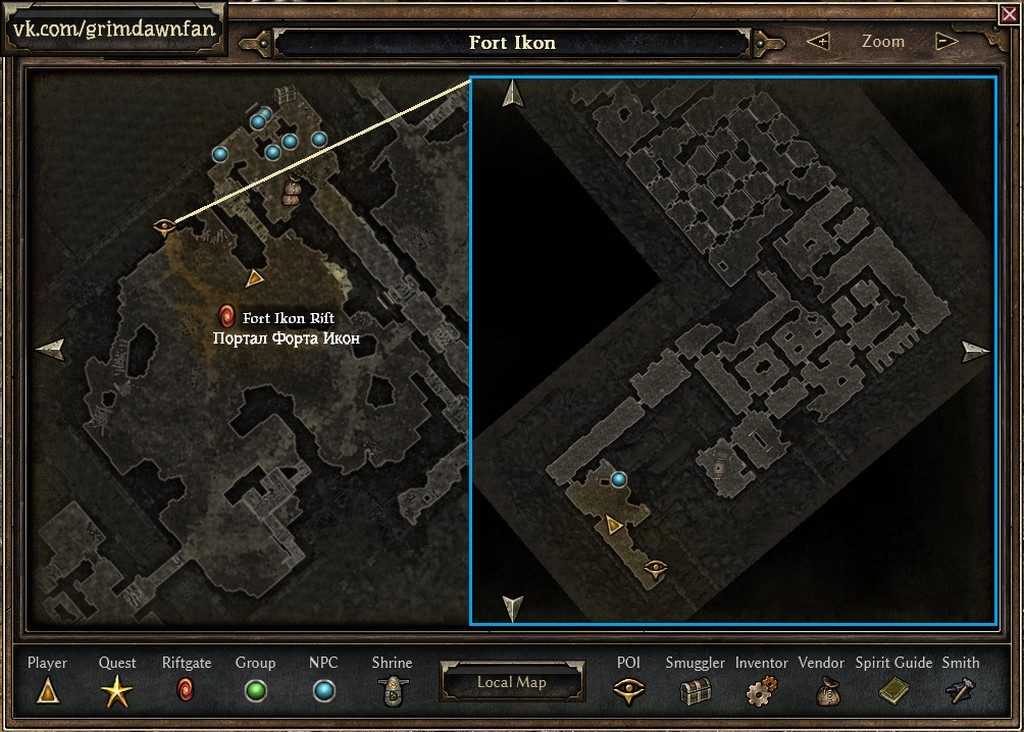This screenshot has height=732, width=1024.
Task: Toggle the Quest star legend entry
Action: (117, 689)
